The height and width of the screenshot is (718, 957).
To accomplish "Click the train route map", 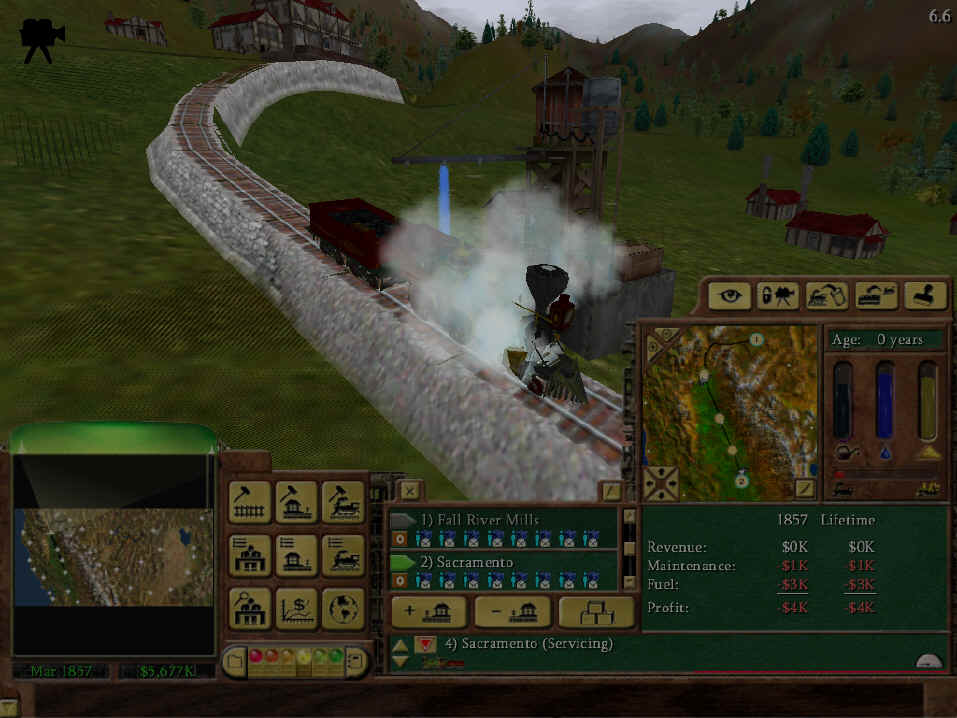I will pyautogui.click(x=730, y=410).
